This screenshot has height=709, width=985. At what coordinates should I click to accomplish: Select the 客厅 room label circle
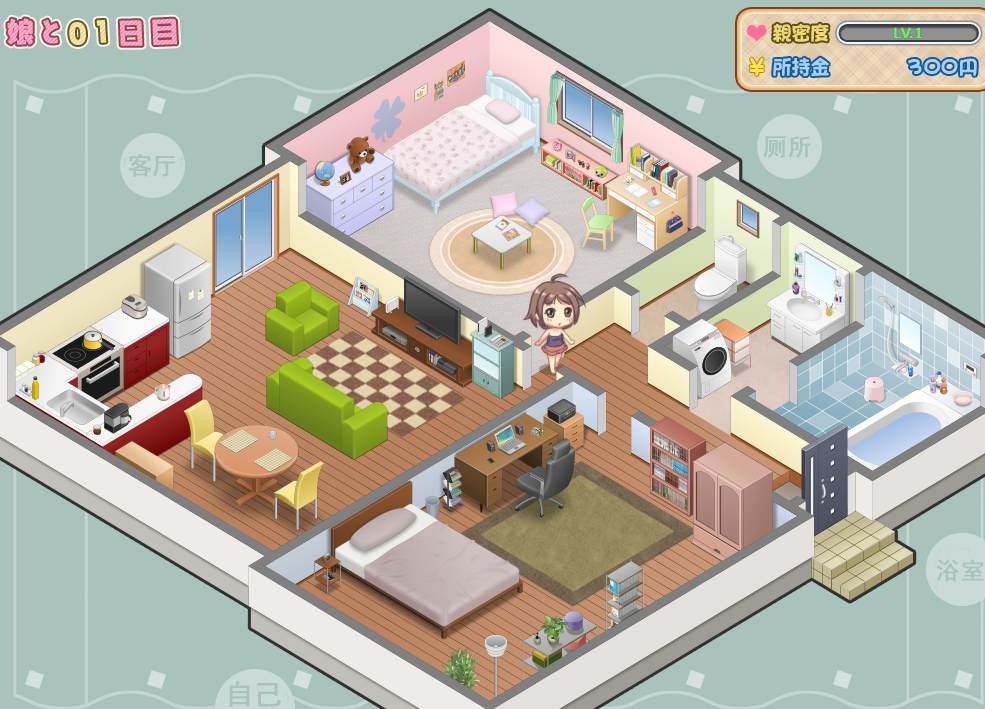(152, 165)
